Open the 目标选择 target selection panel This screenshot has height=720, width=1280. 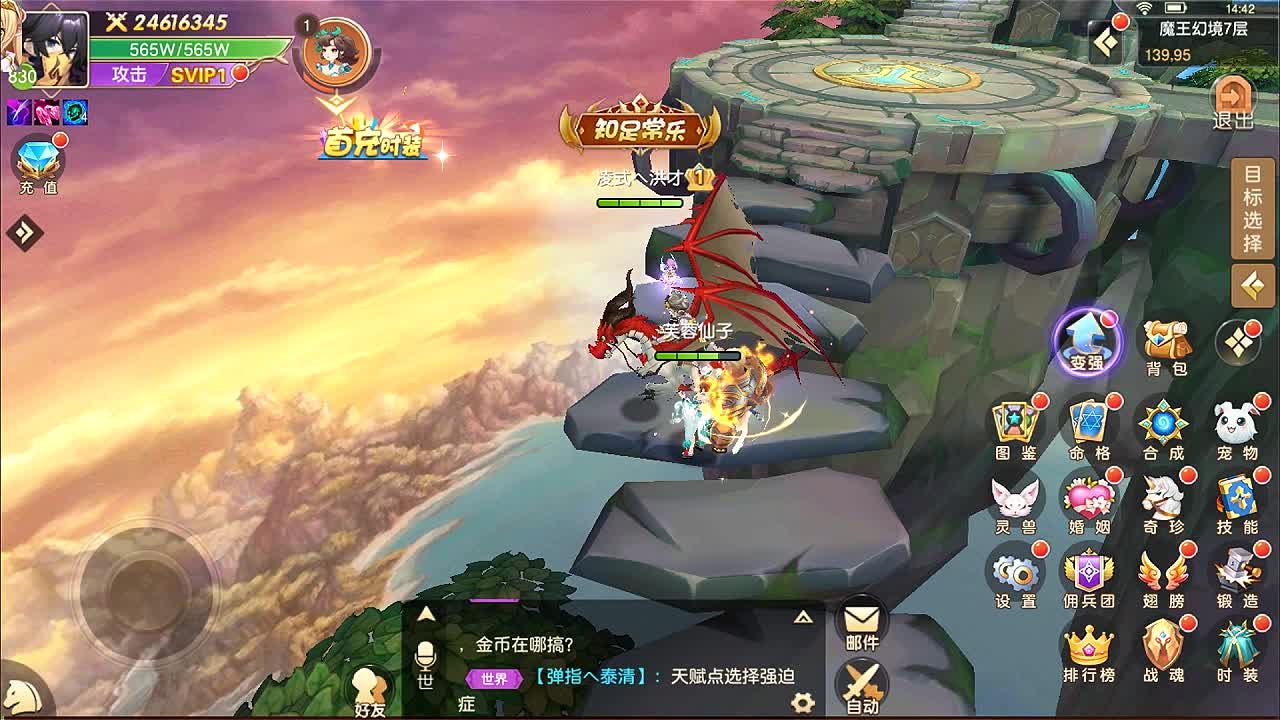click(x=1252, y=210)
